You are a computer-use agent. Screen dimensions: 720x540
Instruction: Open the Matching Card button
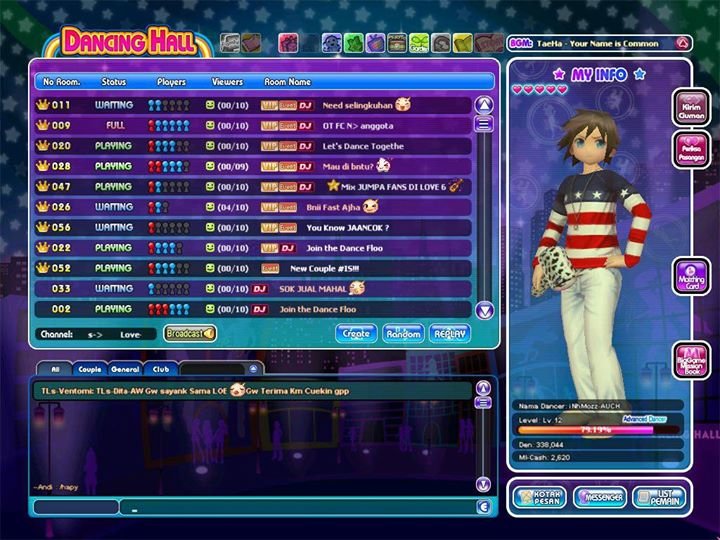pyautogui.click(x=692, y=276)
